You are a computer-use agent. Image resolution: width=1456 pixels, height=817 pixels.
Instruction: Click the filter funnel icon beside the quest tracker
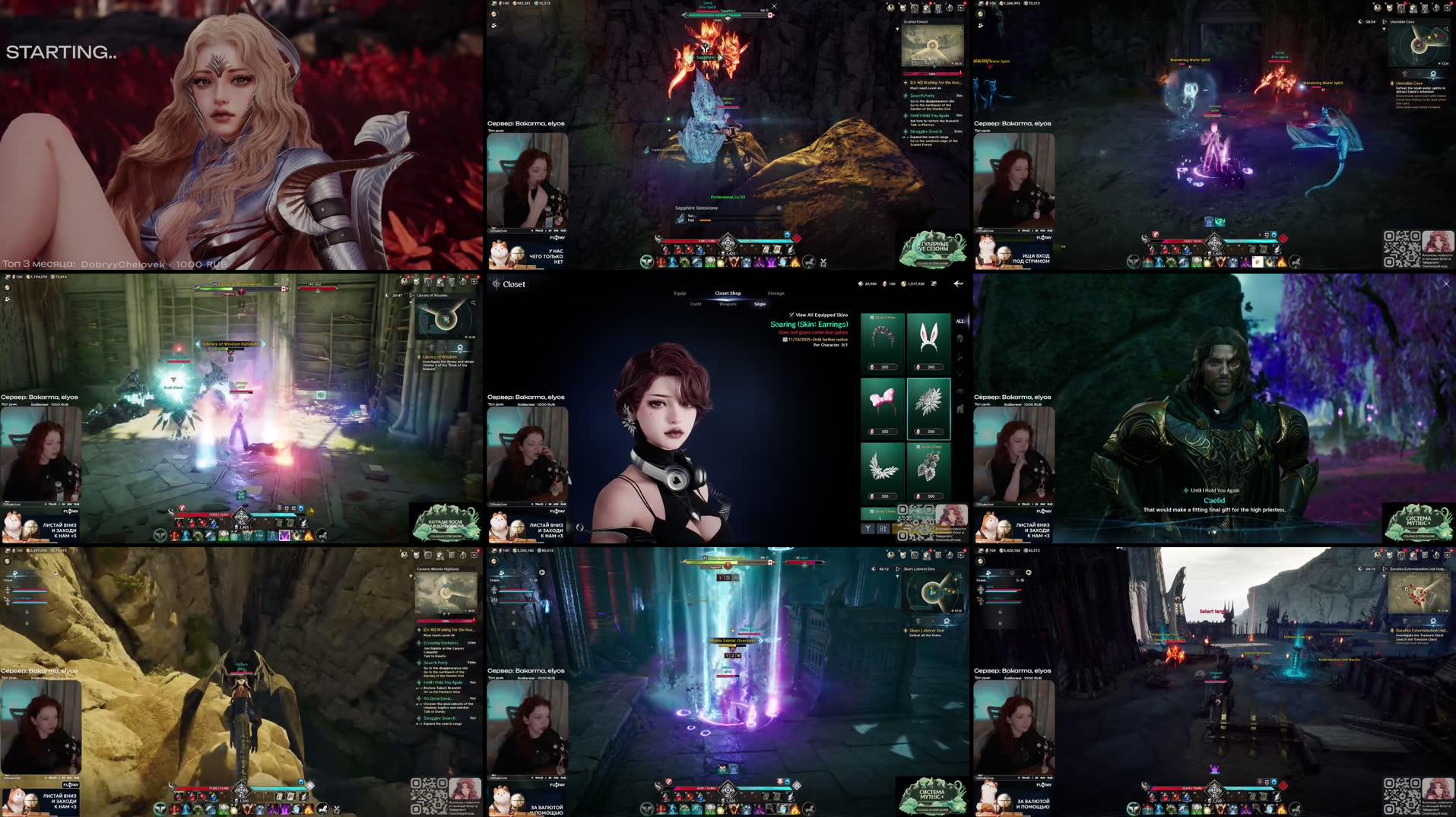pos(897,30)
